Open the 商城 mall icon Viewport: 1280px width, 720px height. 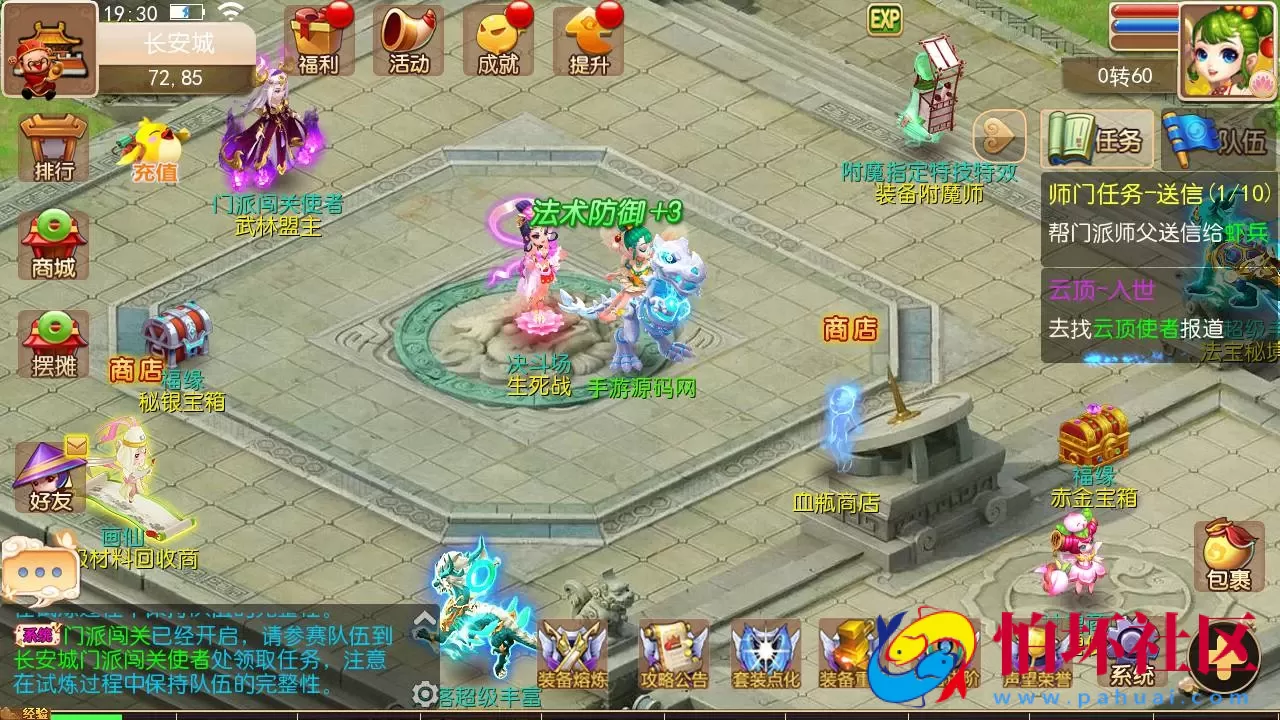point(50,248)
